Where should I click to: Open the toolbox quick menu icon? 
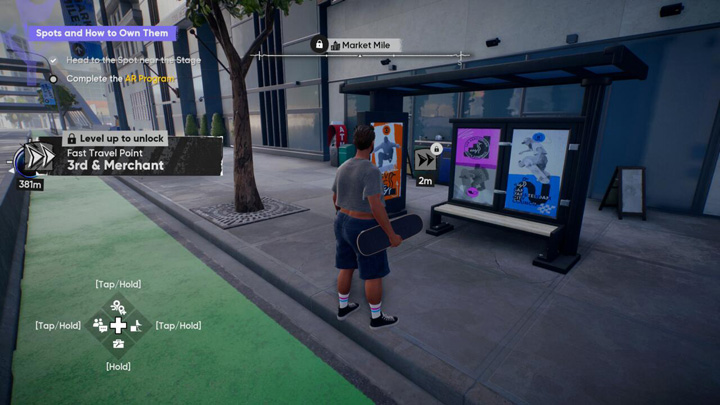(x=118, y=344)
